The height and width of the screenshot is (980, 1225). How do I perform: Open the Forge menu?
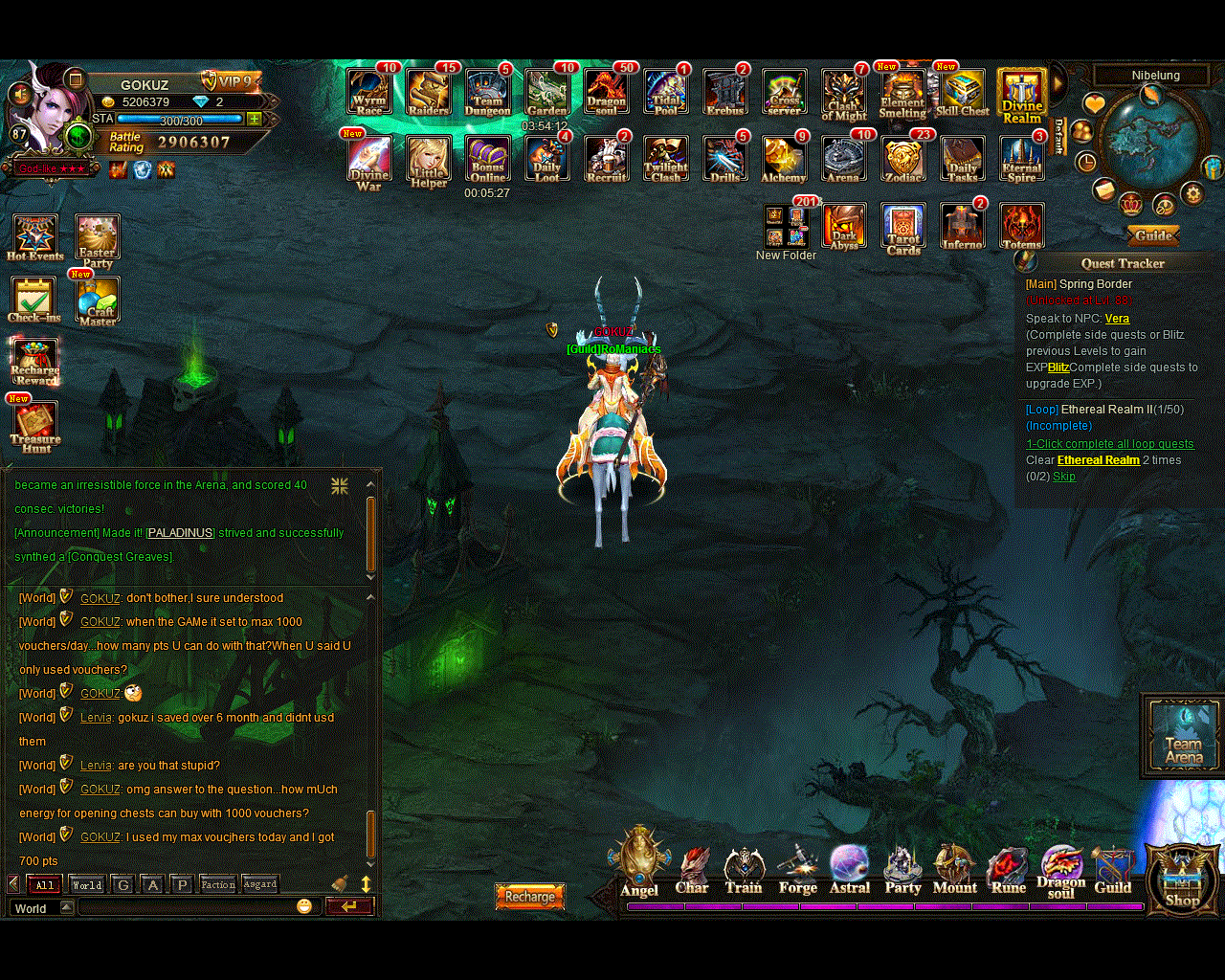(x=797, y=869)
